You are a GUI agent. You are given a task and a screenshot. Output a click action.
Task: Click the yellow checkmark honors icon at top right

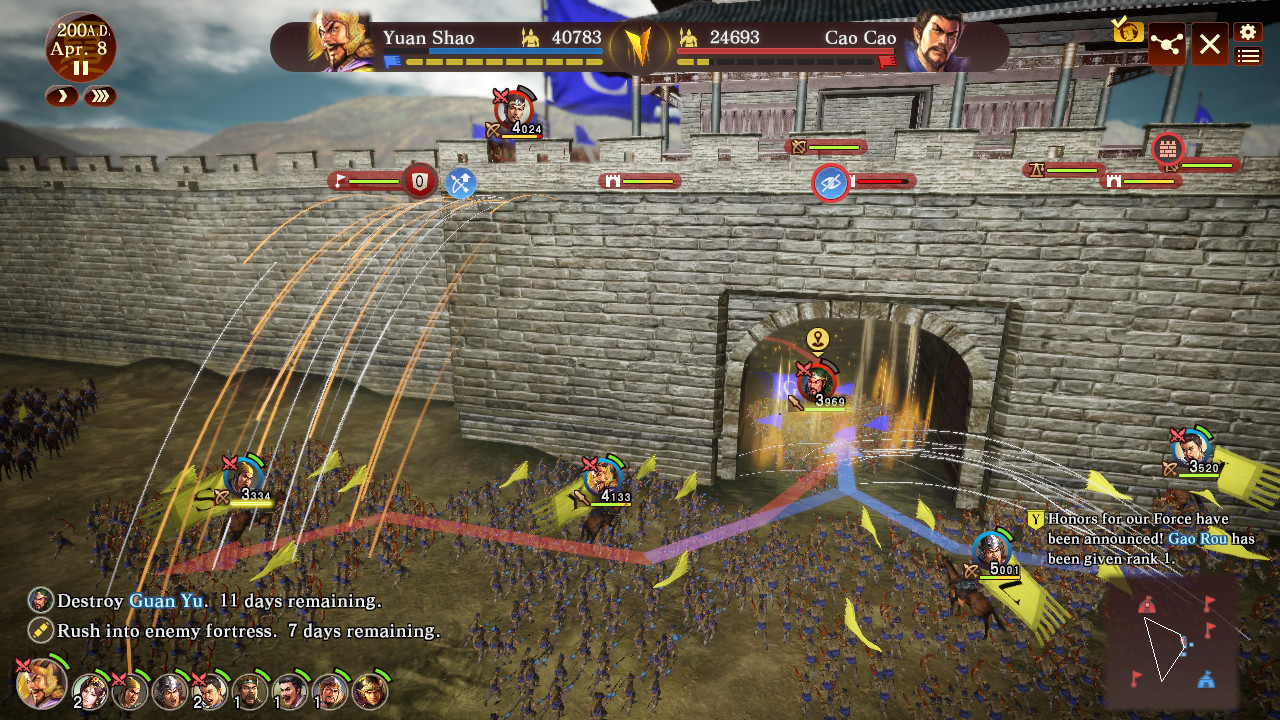point(1128,31)
